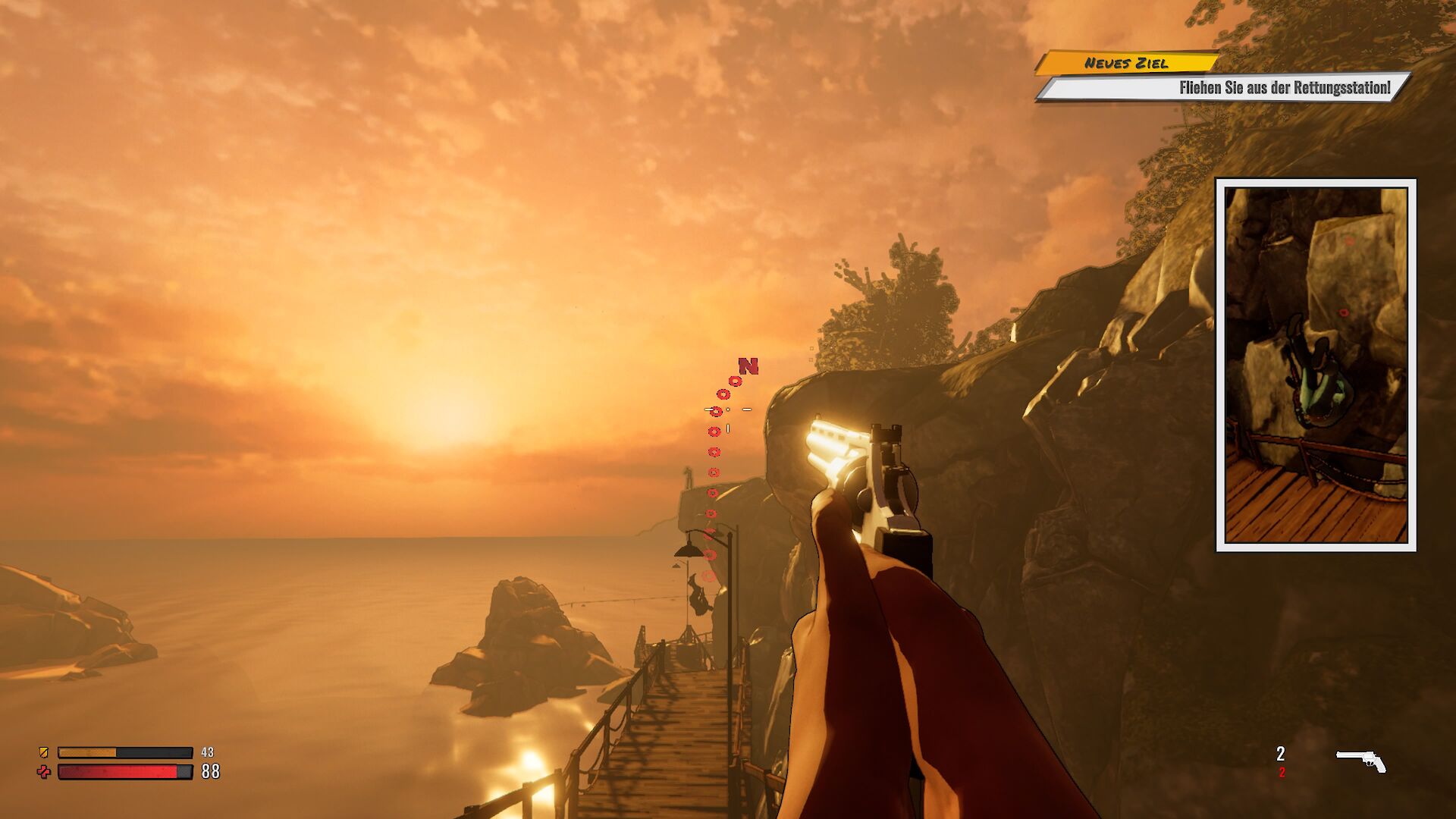Click the 'Neues Ziel' objective banner
This screenshot has width=1456, height=819.
point(1126,63)
